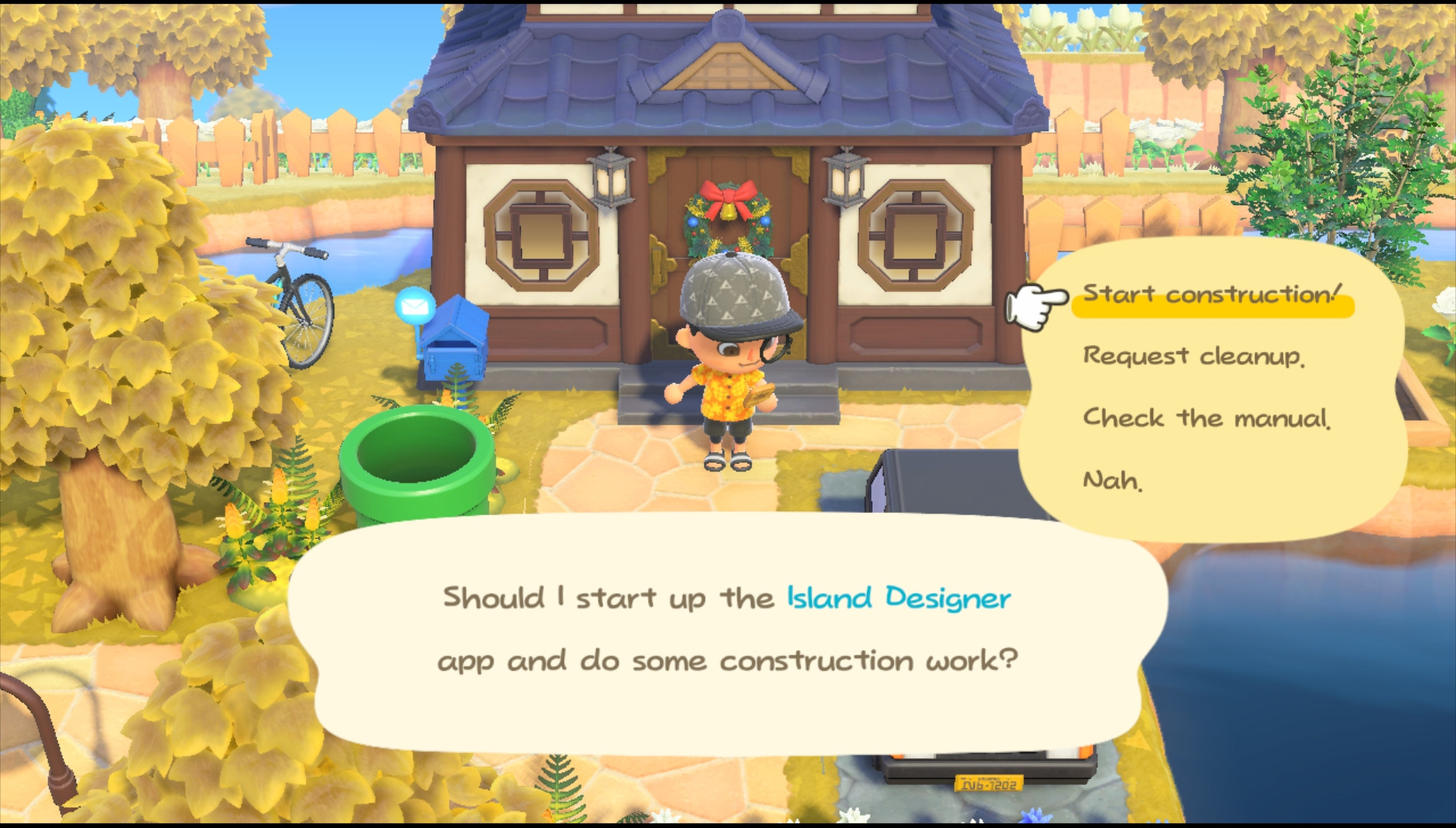This screenshot has width=1456, height=828.
Task: Choose the Request cleanup option
Action: point(1194,355)
